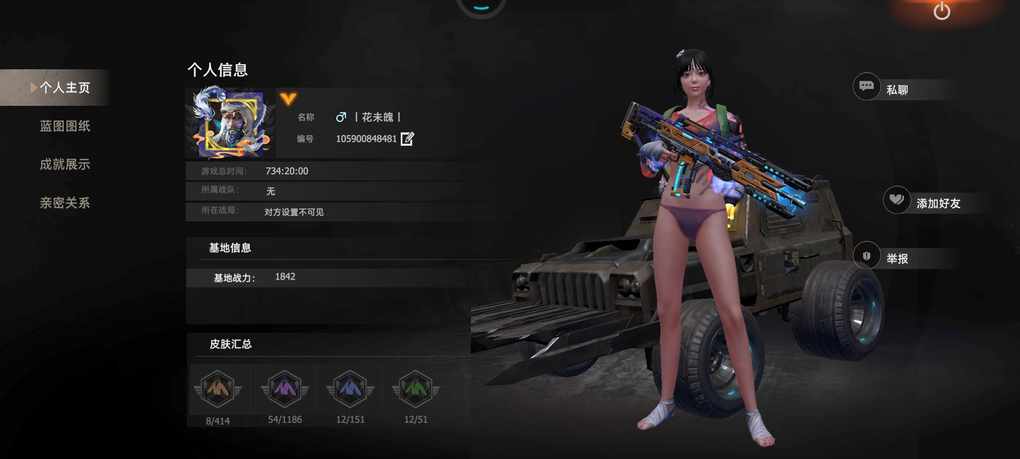
Task: Show the 成就展示 tab
Action: tap(65, 164)
